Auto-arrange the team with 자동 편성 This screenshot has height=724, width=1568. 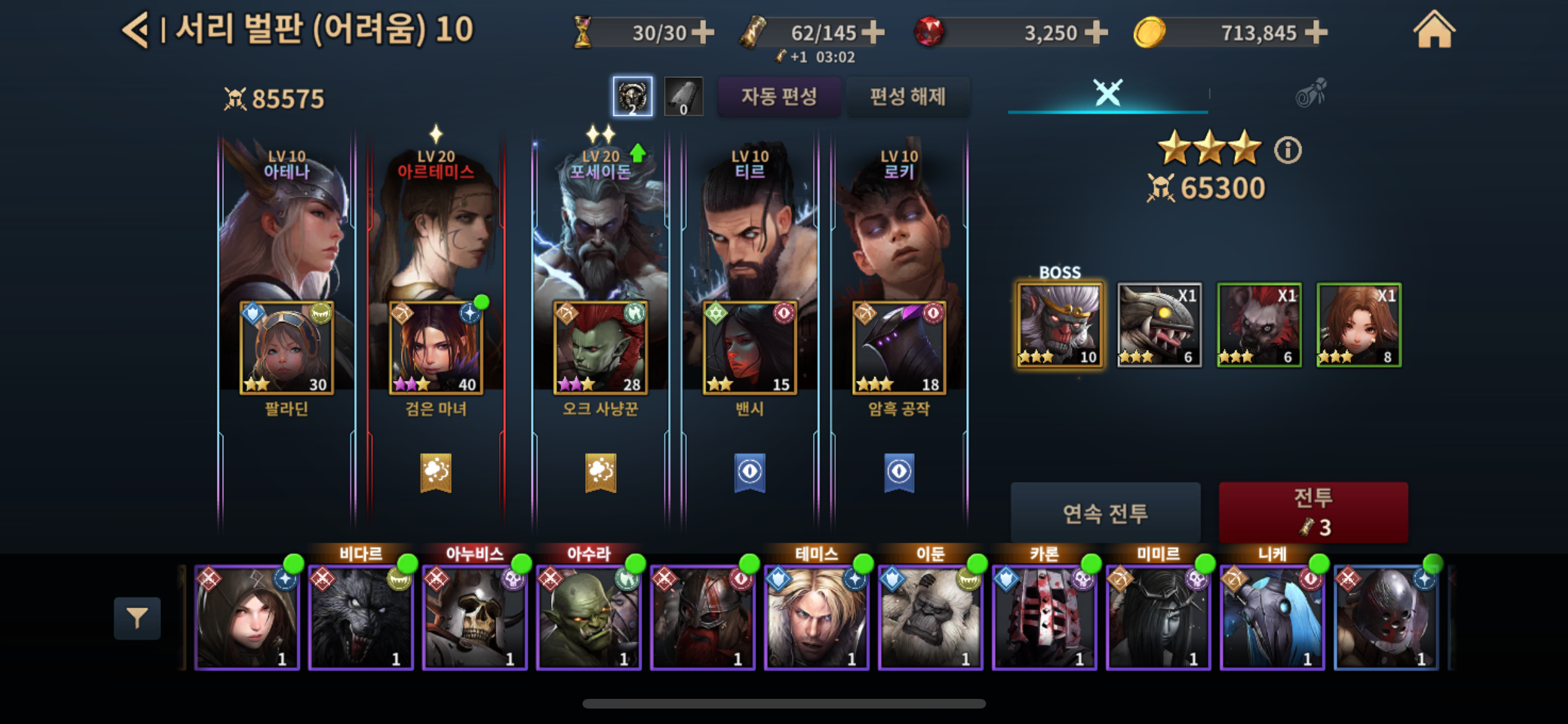click(779, 97)
